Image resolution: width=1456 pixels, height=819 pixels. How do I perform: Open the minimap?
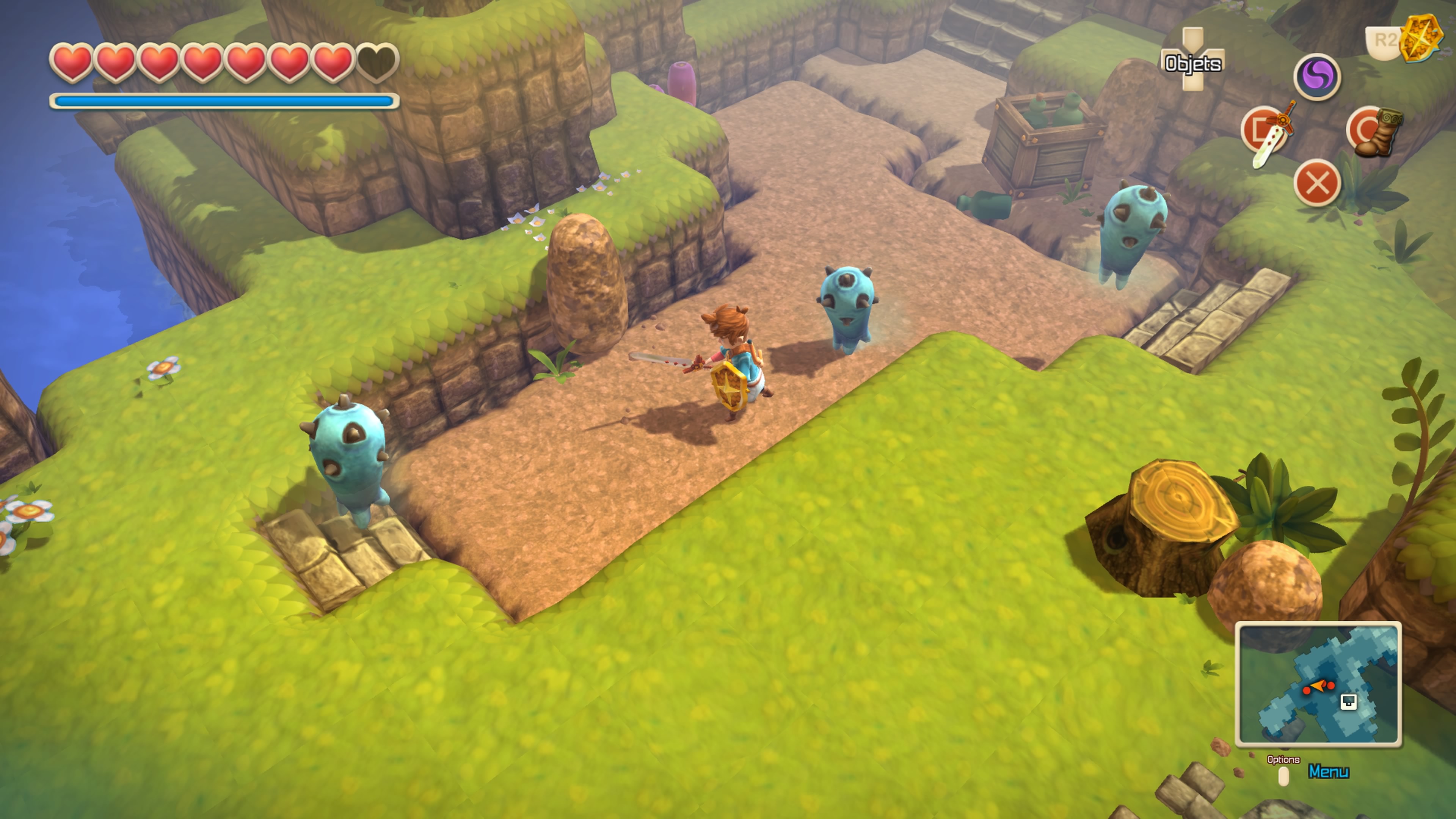1318,684
